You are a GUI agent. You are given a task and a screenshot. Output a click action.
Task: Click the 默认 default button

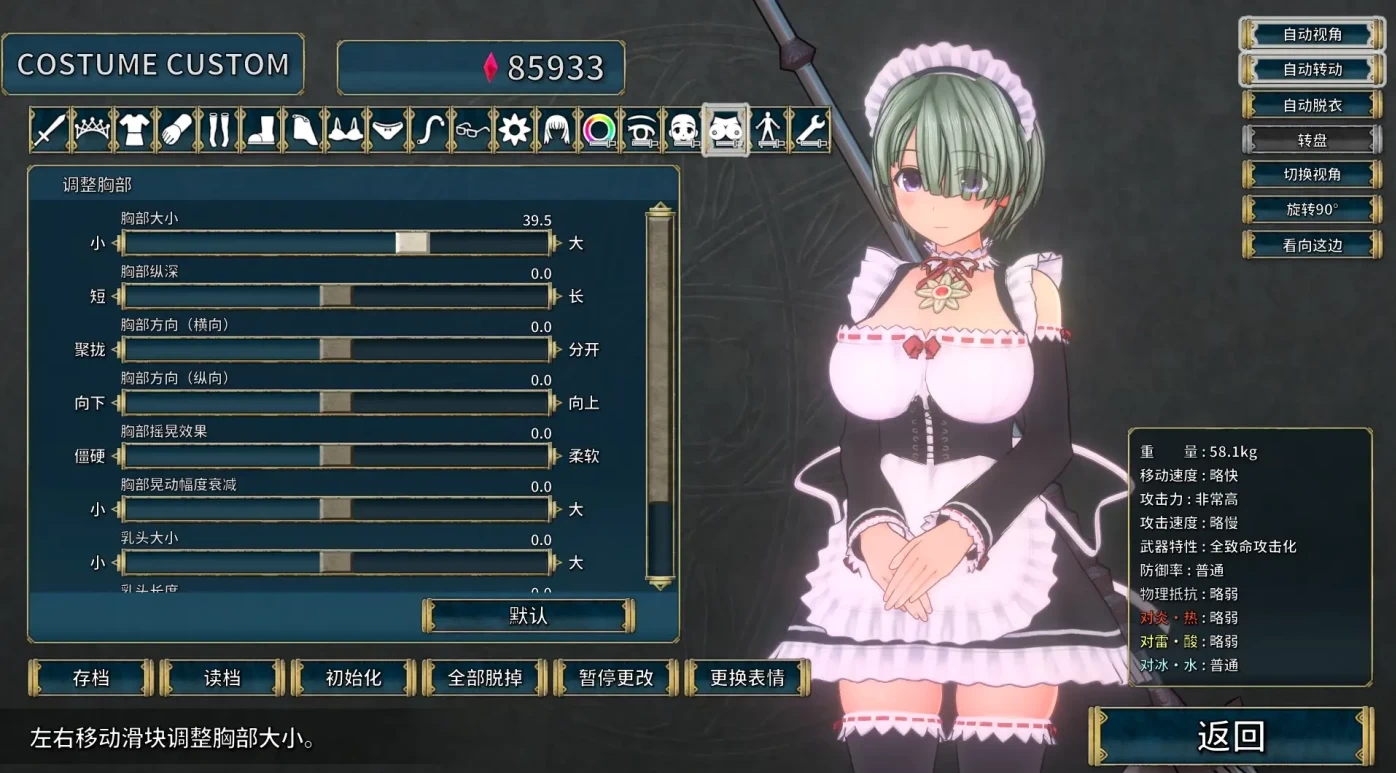click(x=528, y=616)
